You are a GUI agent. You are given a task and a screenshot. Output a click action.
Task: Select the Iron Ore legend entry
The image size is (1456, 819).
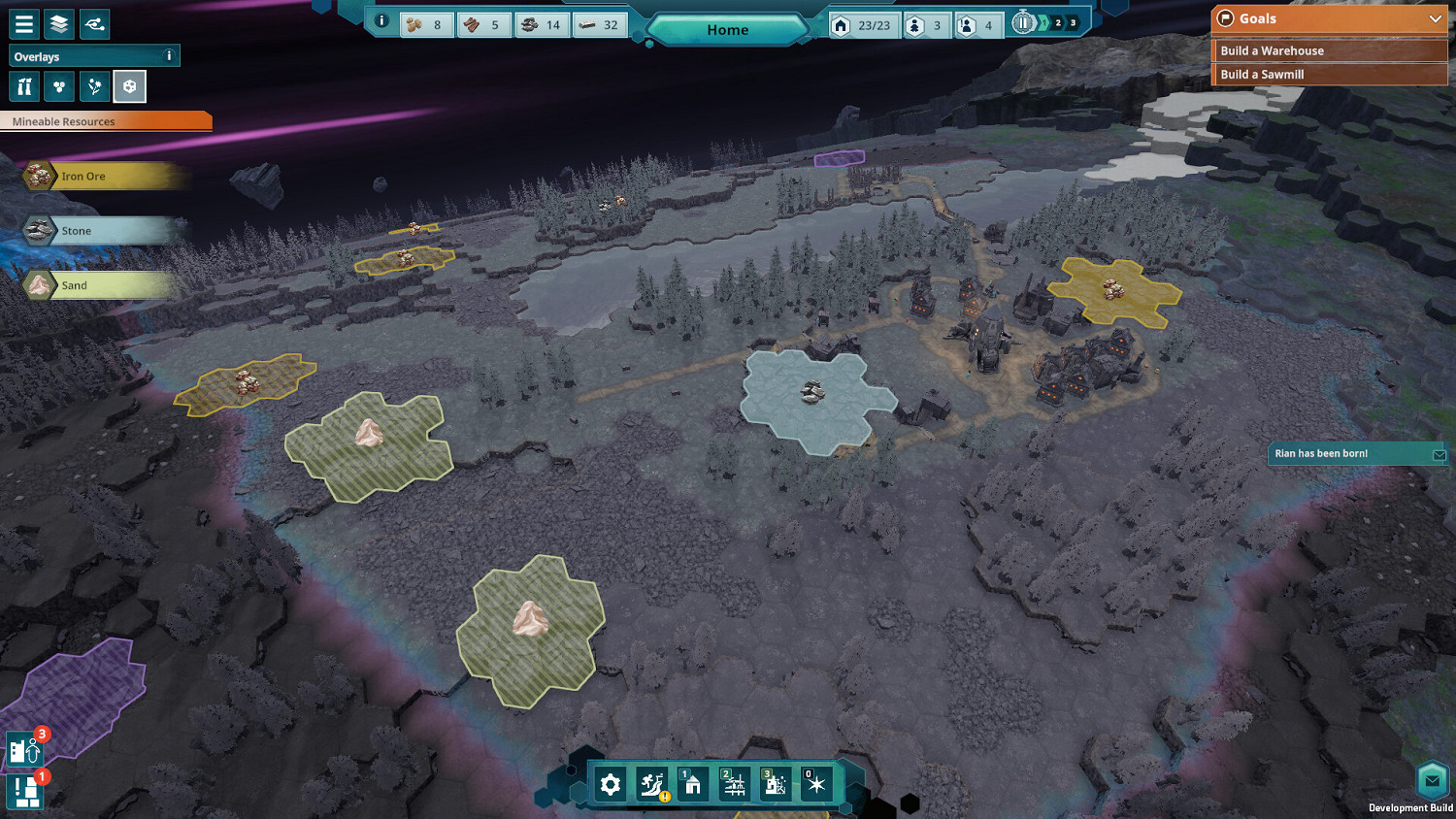[x=83, y=176]
